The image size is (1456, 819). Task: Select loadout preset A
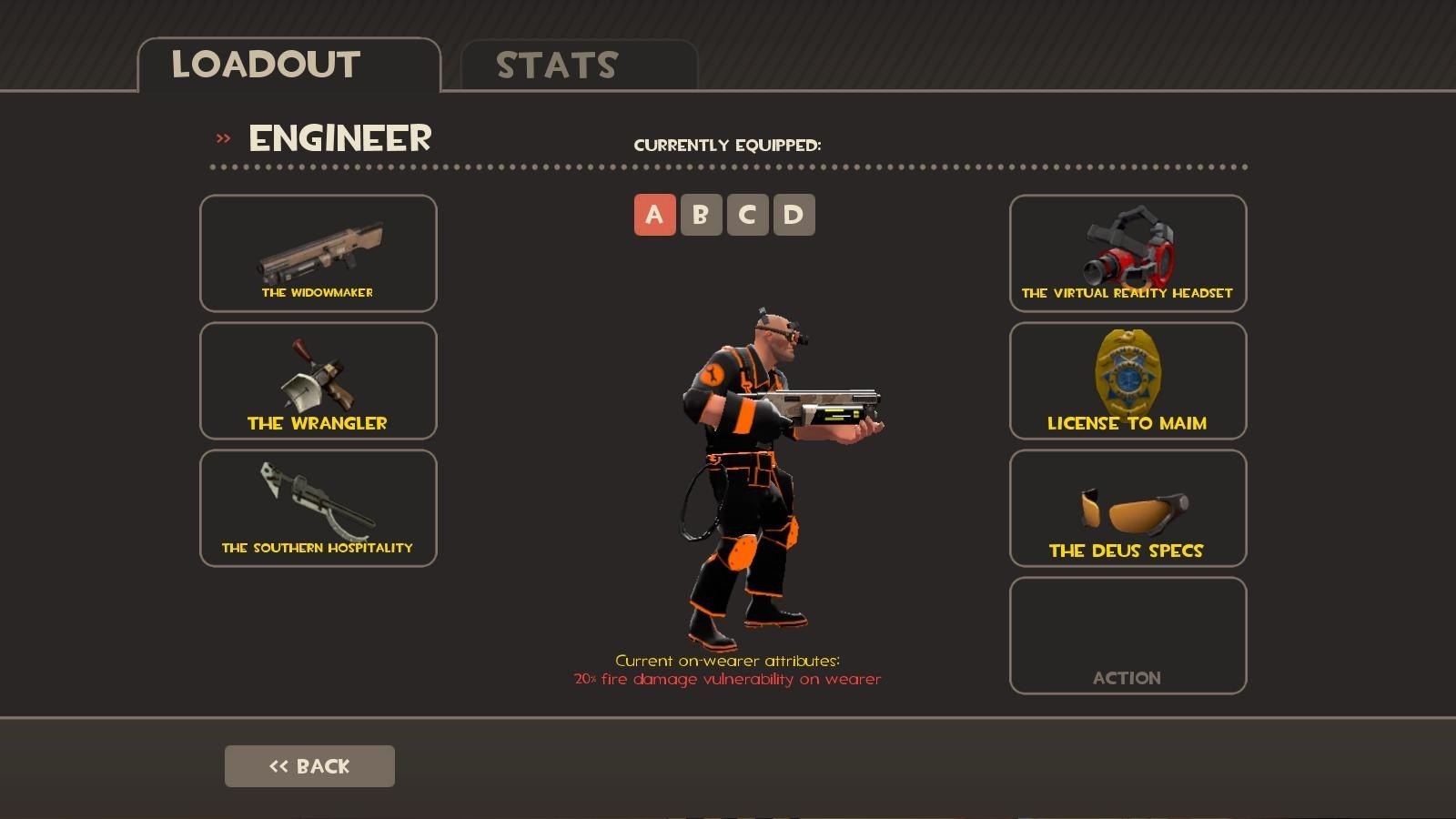tap(654, 215)
